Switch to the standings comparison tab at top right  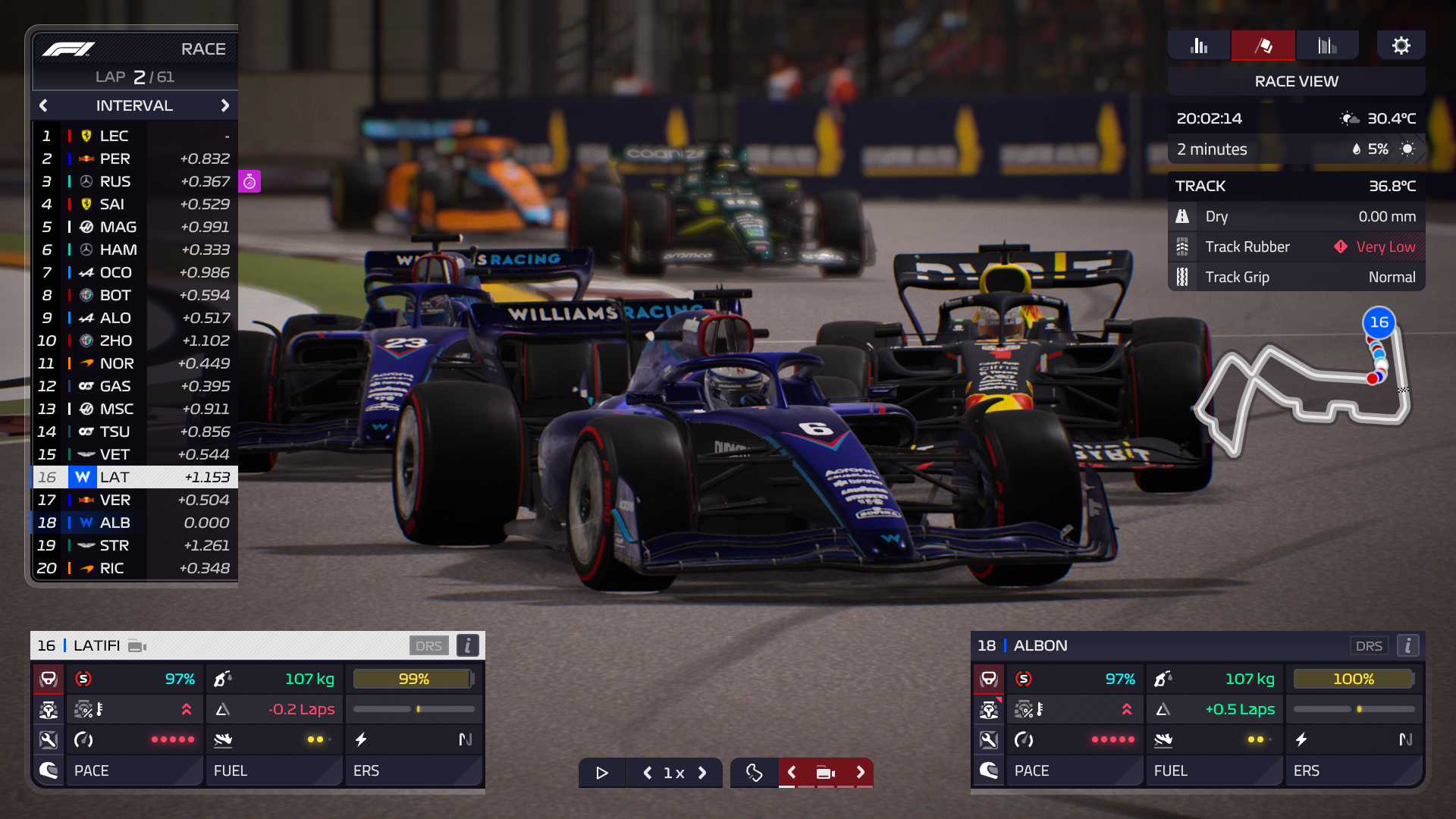1327,45
